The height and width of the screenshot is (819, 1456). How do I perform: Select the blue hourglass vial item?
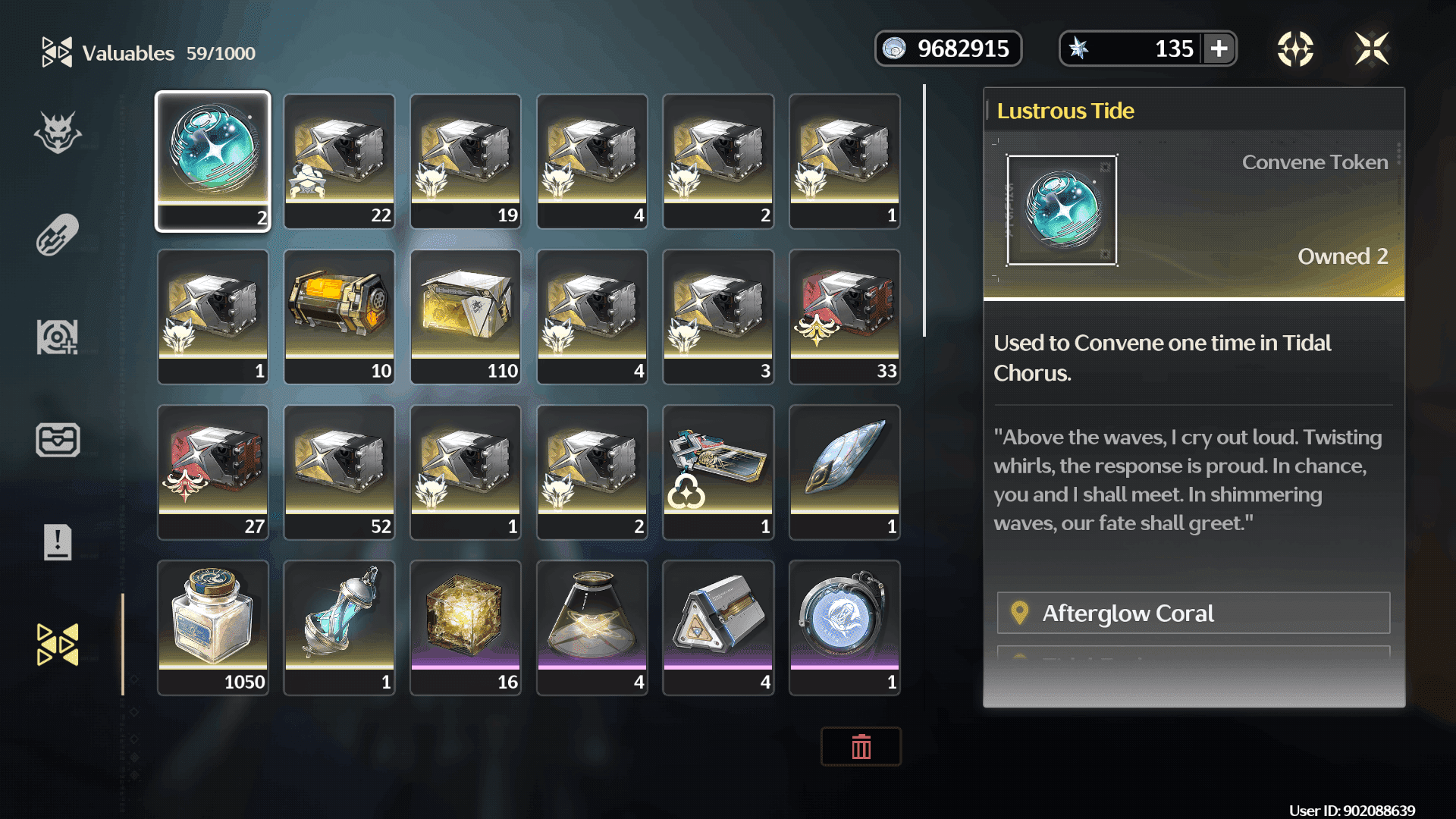(339, 627)
